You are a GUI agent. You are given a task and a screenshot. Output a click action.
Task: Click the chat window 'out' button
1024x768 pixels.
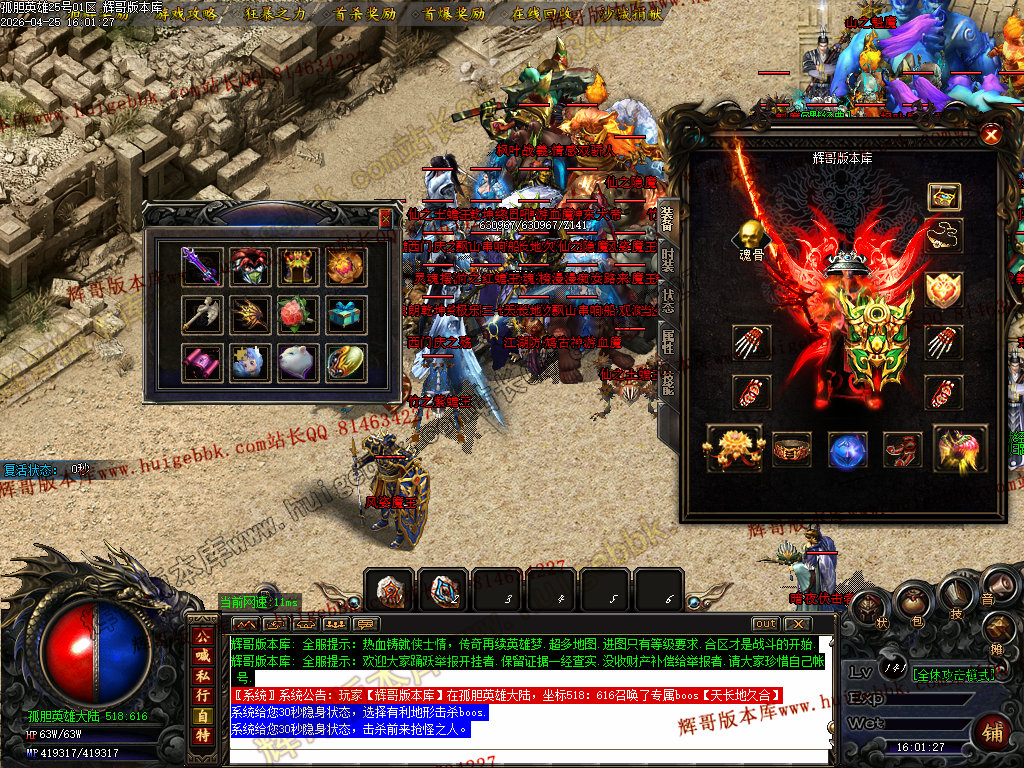point(765,623)
